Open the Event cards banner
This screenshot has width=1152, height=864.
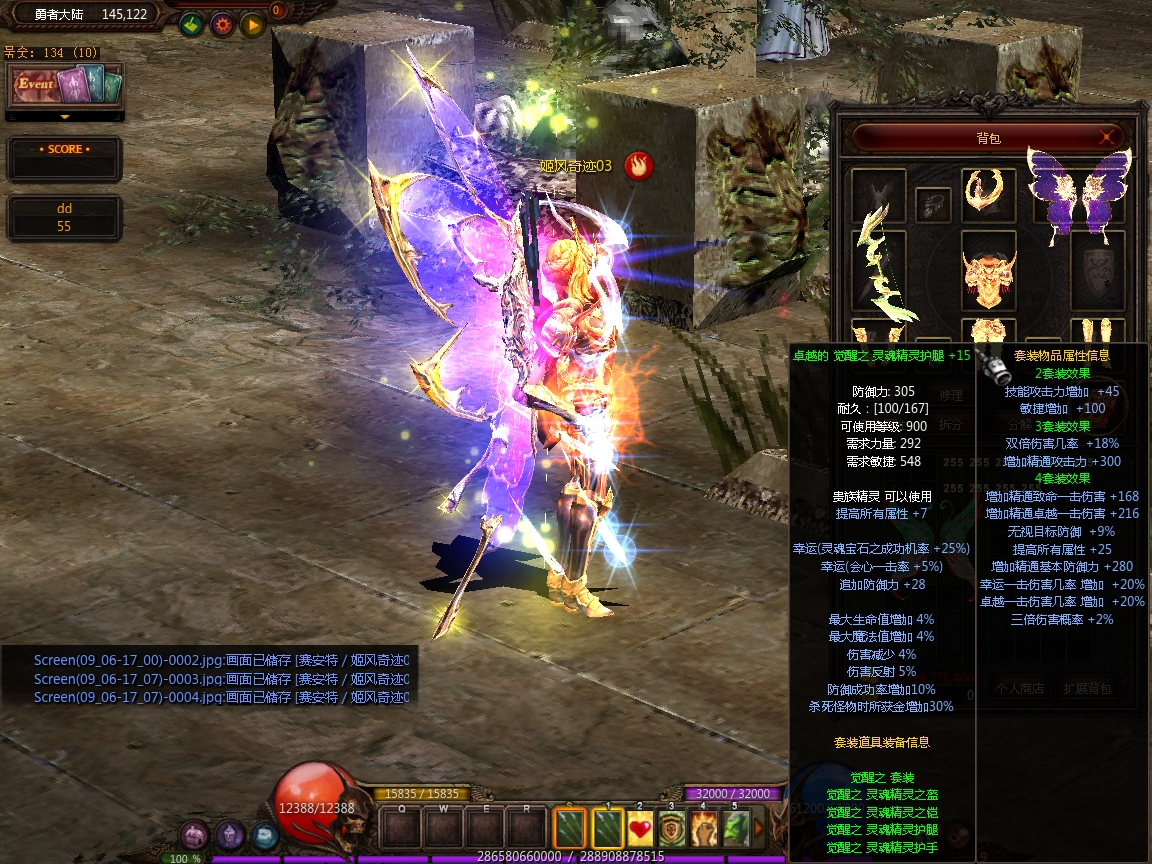point(65,84)
